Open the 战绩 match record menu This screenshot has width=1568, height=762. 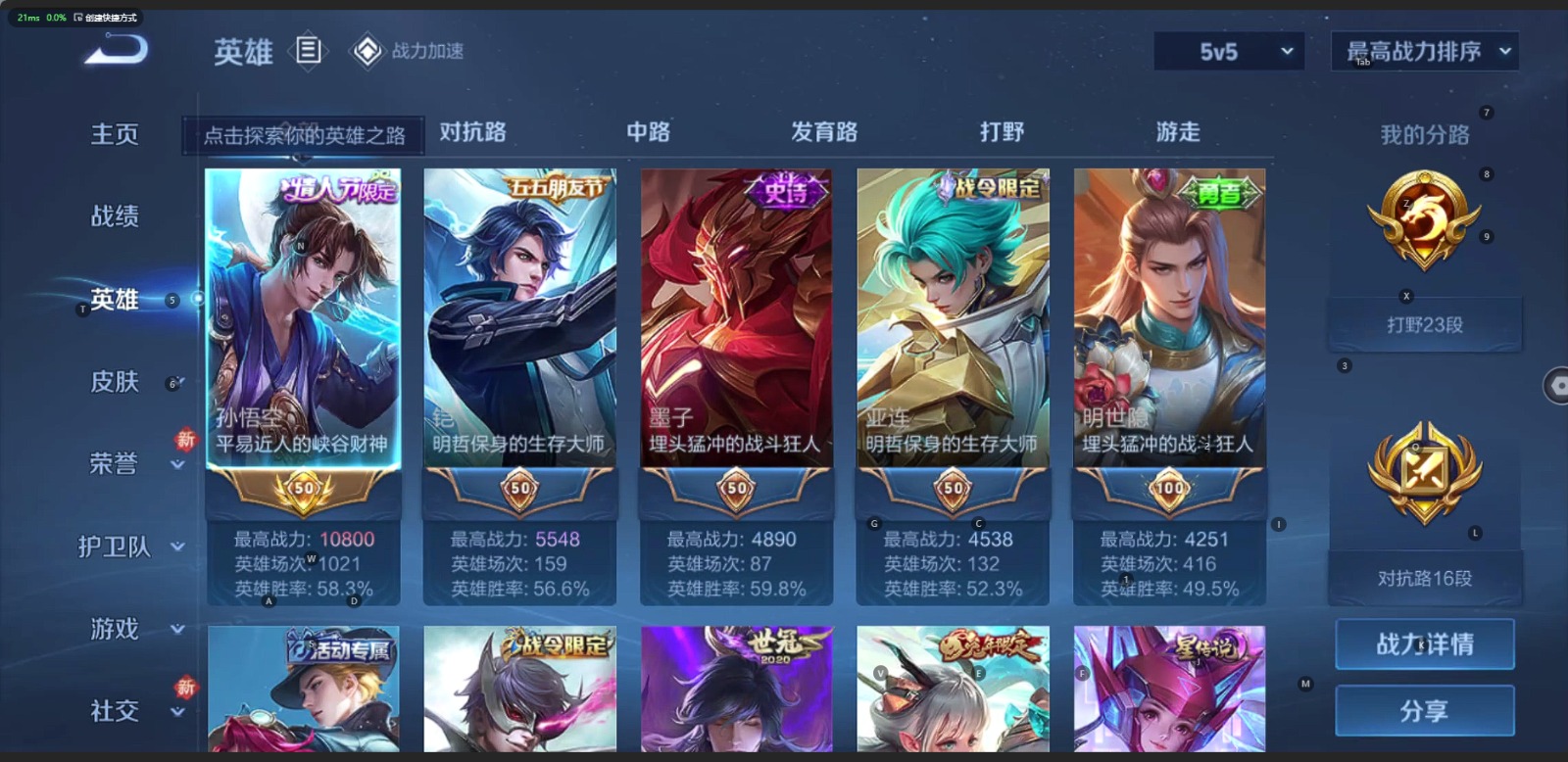point(115,216)
